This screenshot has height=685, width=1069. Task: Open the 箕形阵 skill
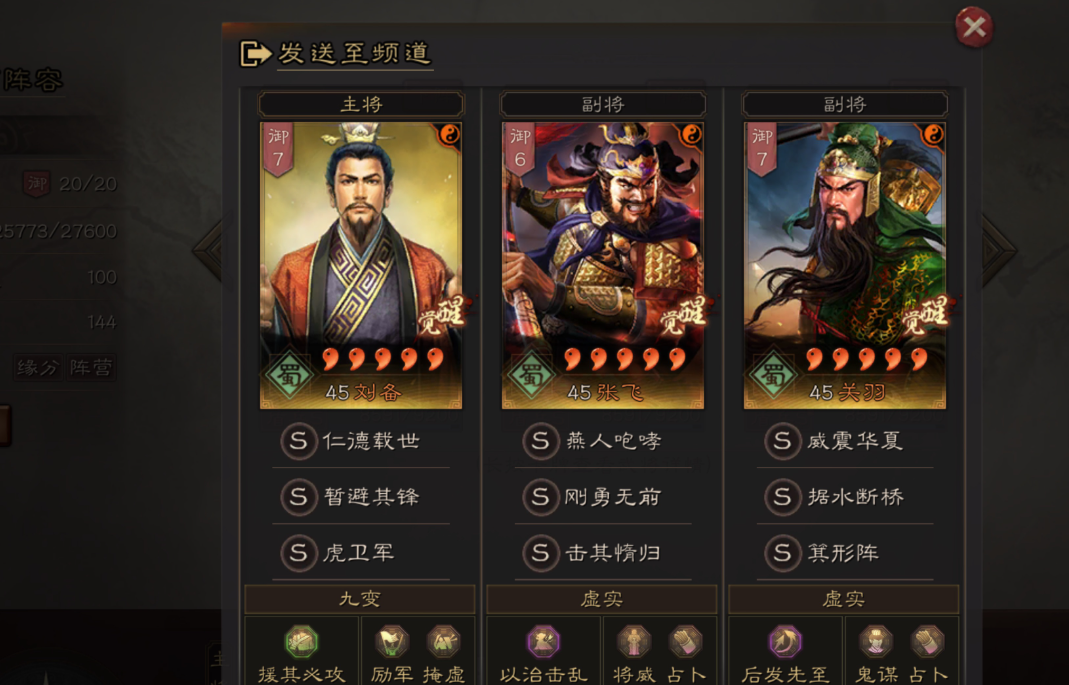click(845, 552)
